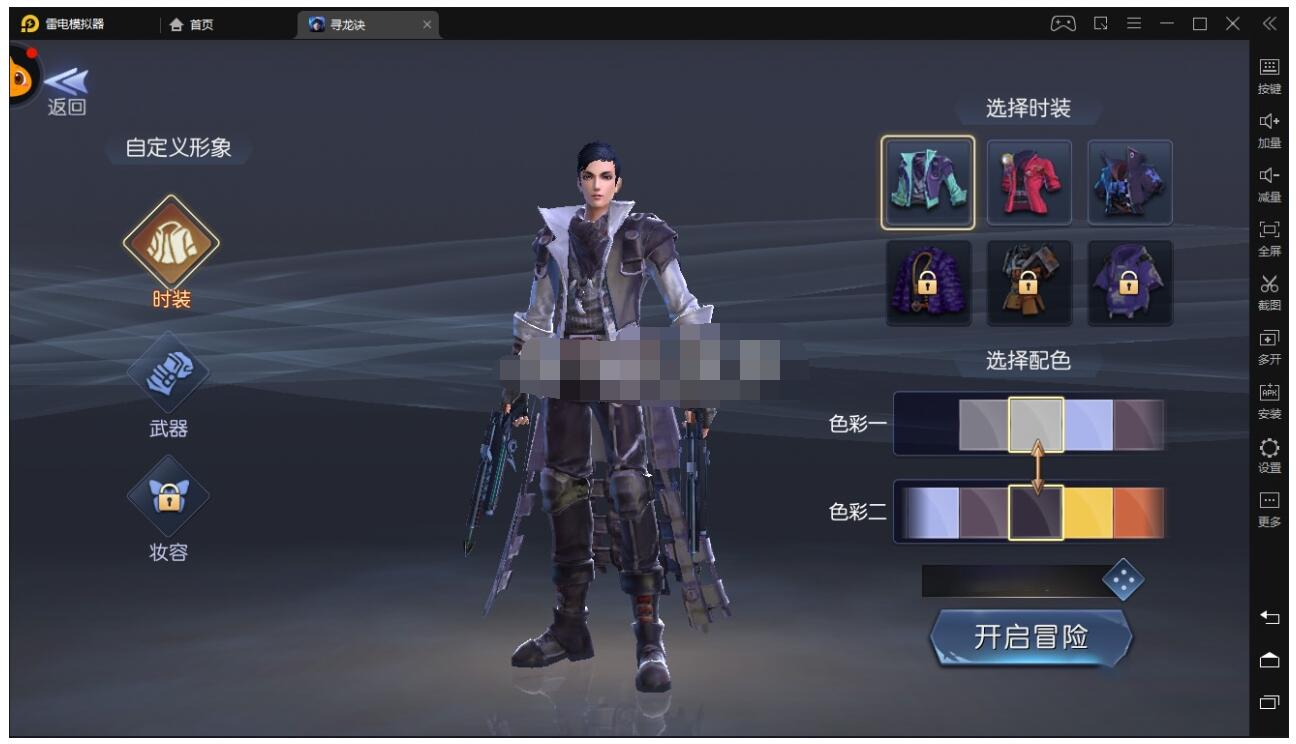Choose light blue swatch in 色彩一 row

pos(1087,424)
